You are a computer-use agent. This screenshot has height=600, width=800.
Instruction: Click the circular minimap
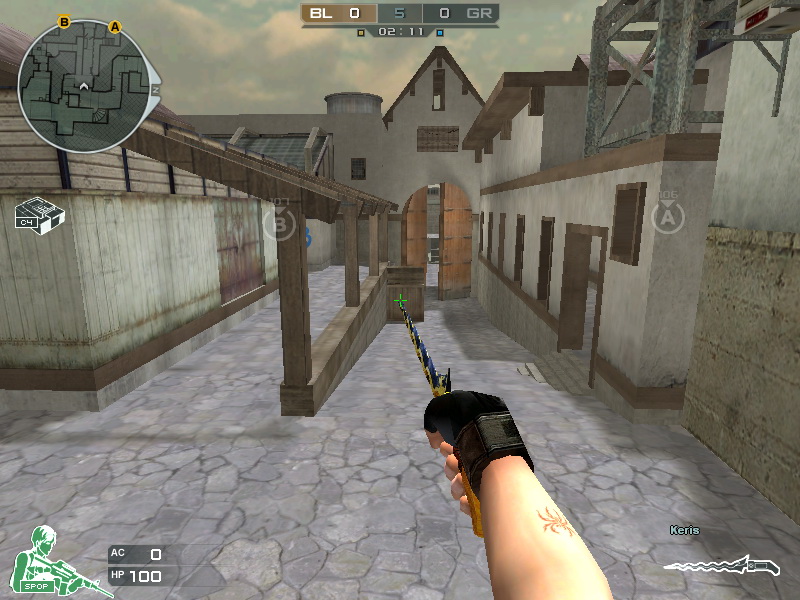point(87,86)
